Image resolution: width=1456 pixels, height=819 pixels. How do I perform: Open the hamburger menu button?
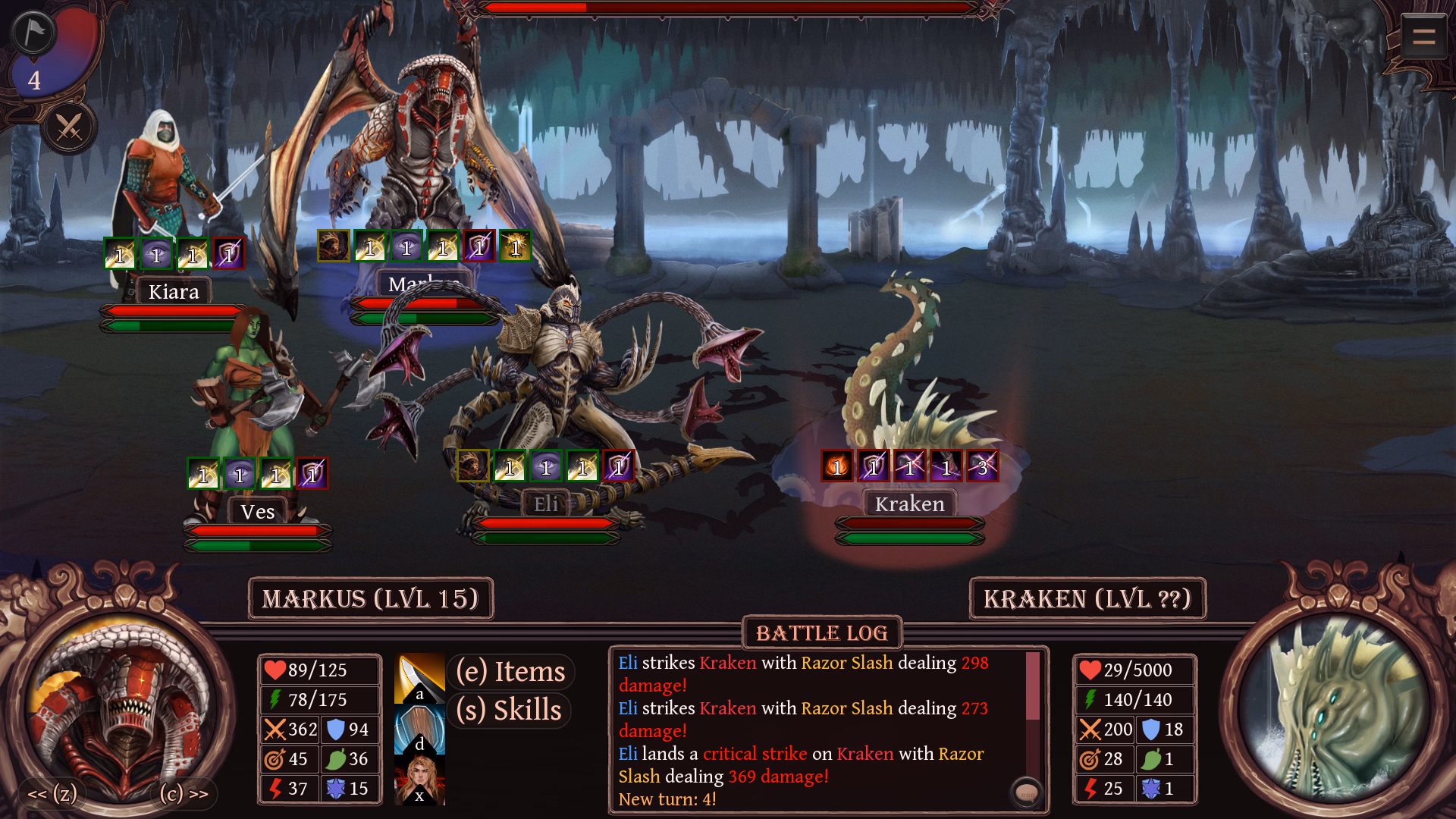(1423, 36)
